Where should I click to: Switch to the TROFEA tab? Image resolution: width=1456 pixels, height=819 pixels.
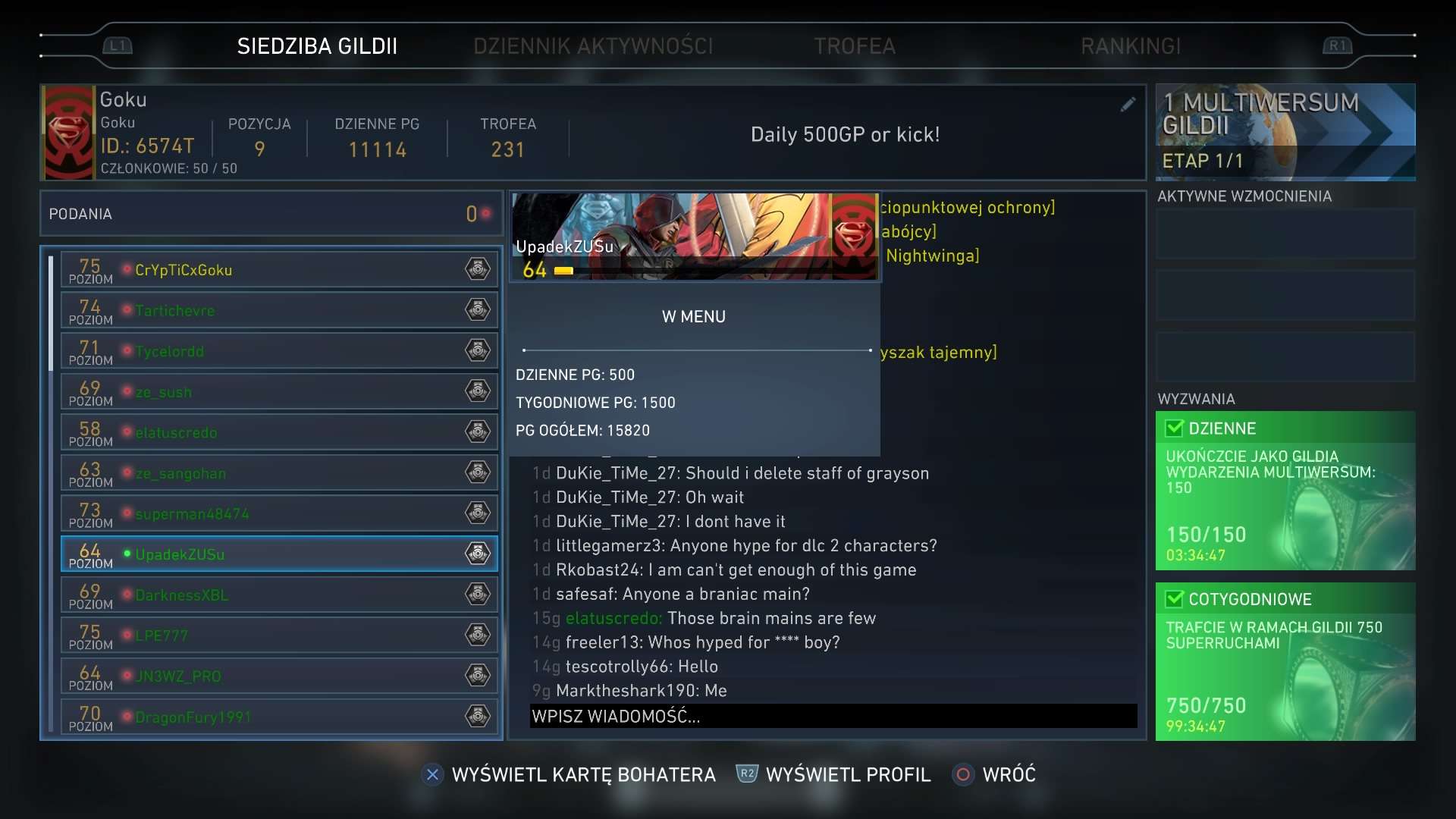(x=855, y=45)
